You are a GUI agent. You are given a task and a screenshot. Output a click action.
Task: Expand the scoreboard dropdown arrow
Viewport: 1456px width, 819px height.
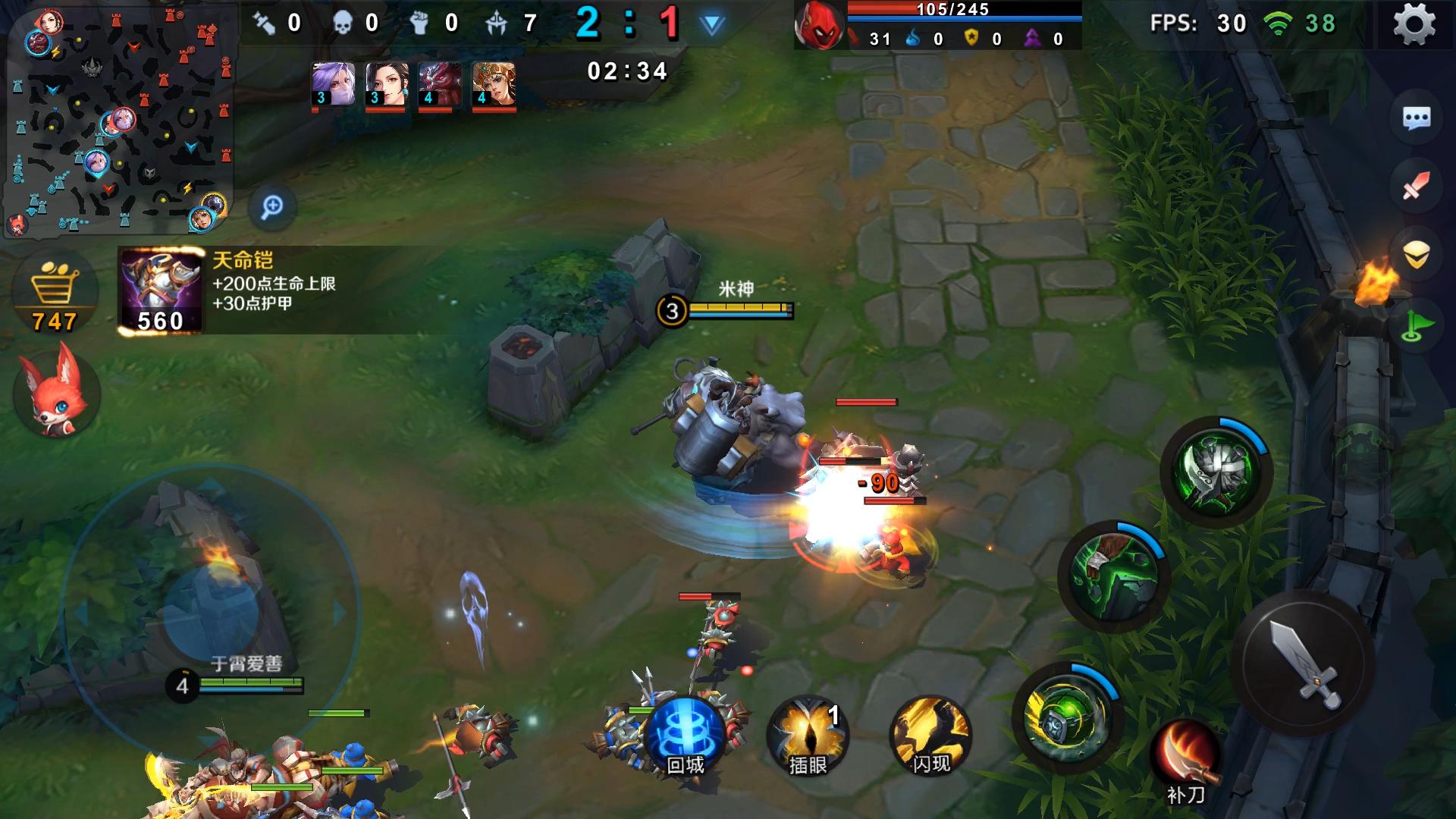(711, 25)
